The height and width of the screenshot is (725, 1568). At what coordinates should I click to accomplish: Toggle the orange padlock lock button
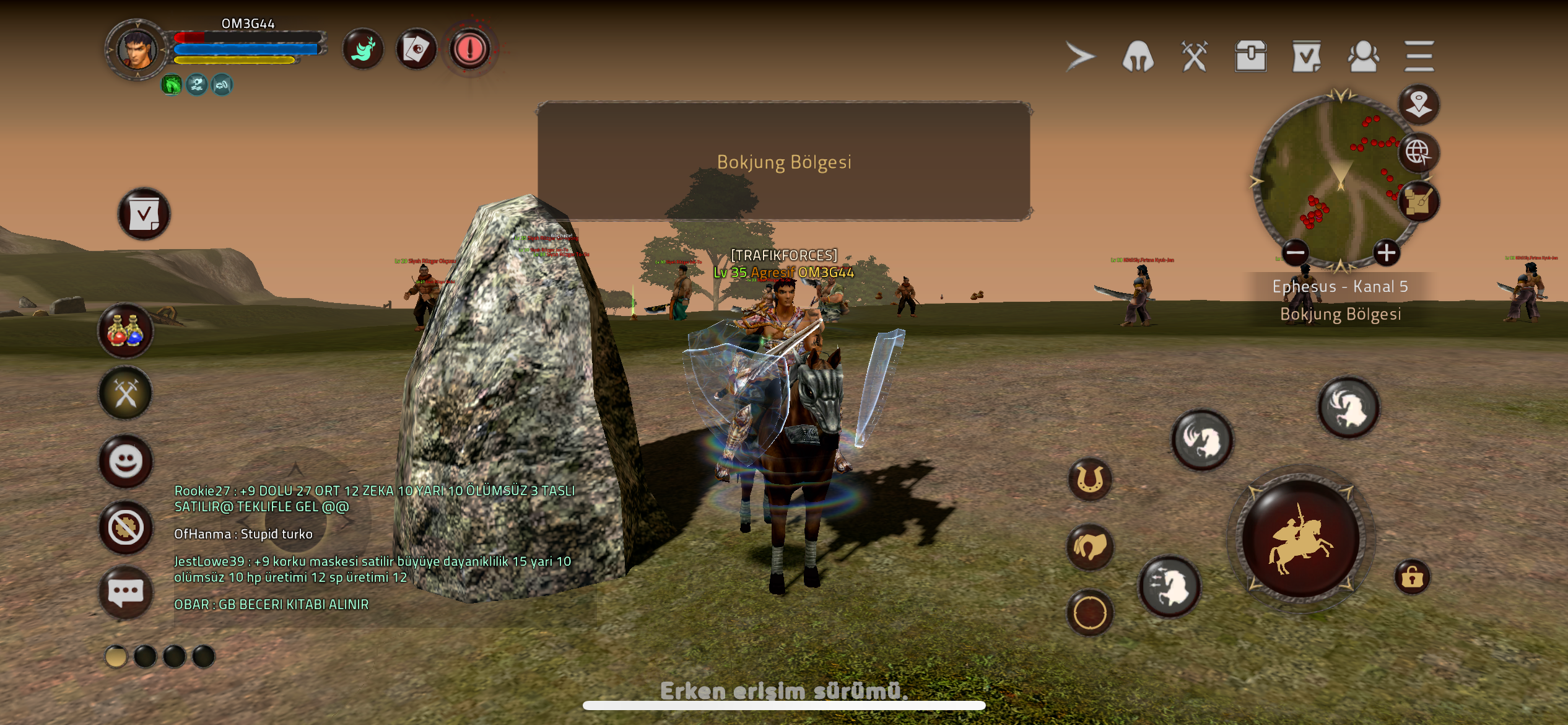point(1412,578)
